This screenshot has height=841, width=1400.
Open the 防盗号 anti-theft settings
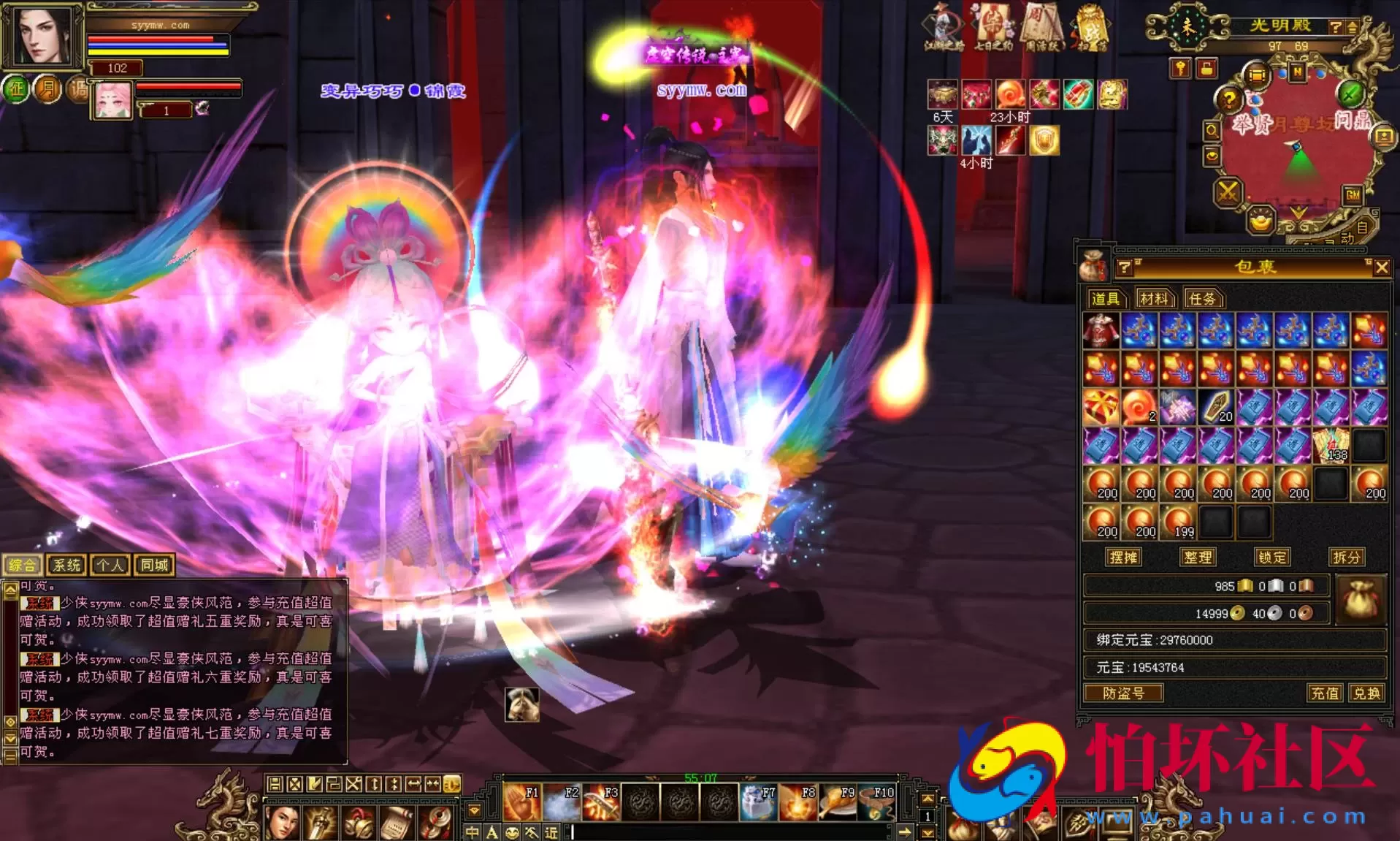1123,693
